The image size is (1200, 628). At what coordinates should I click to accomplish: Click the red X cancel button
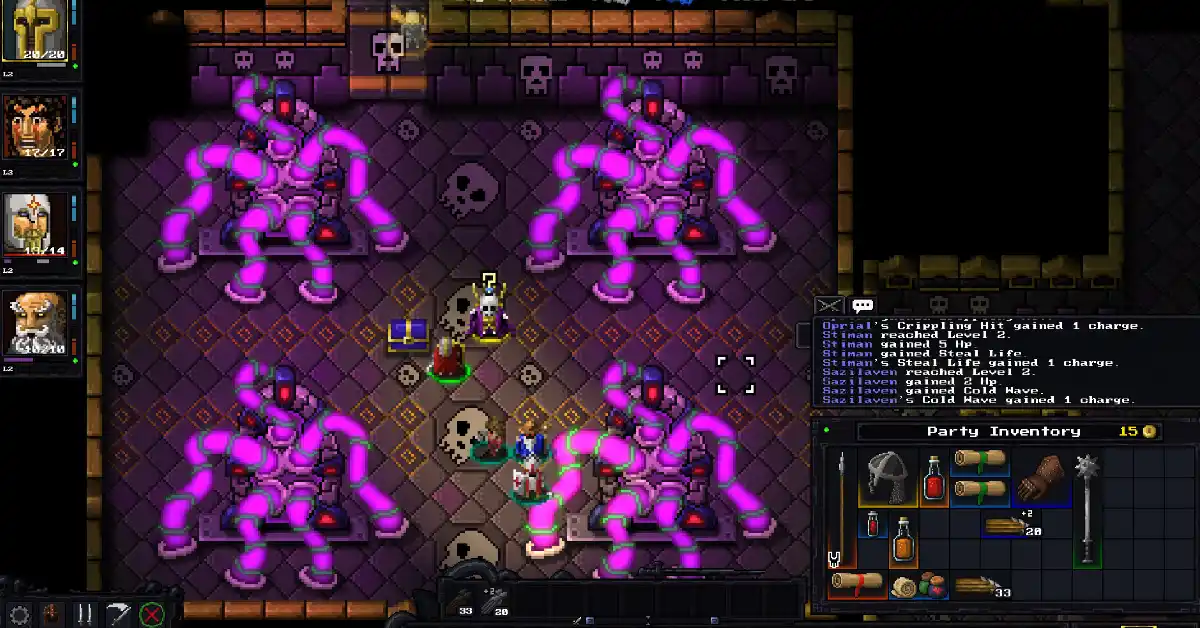coord(151,613)
